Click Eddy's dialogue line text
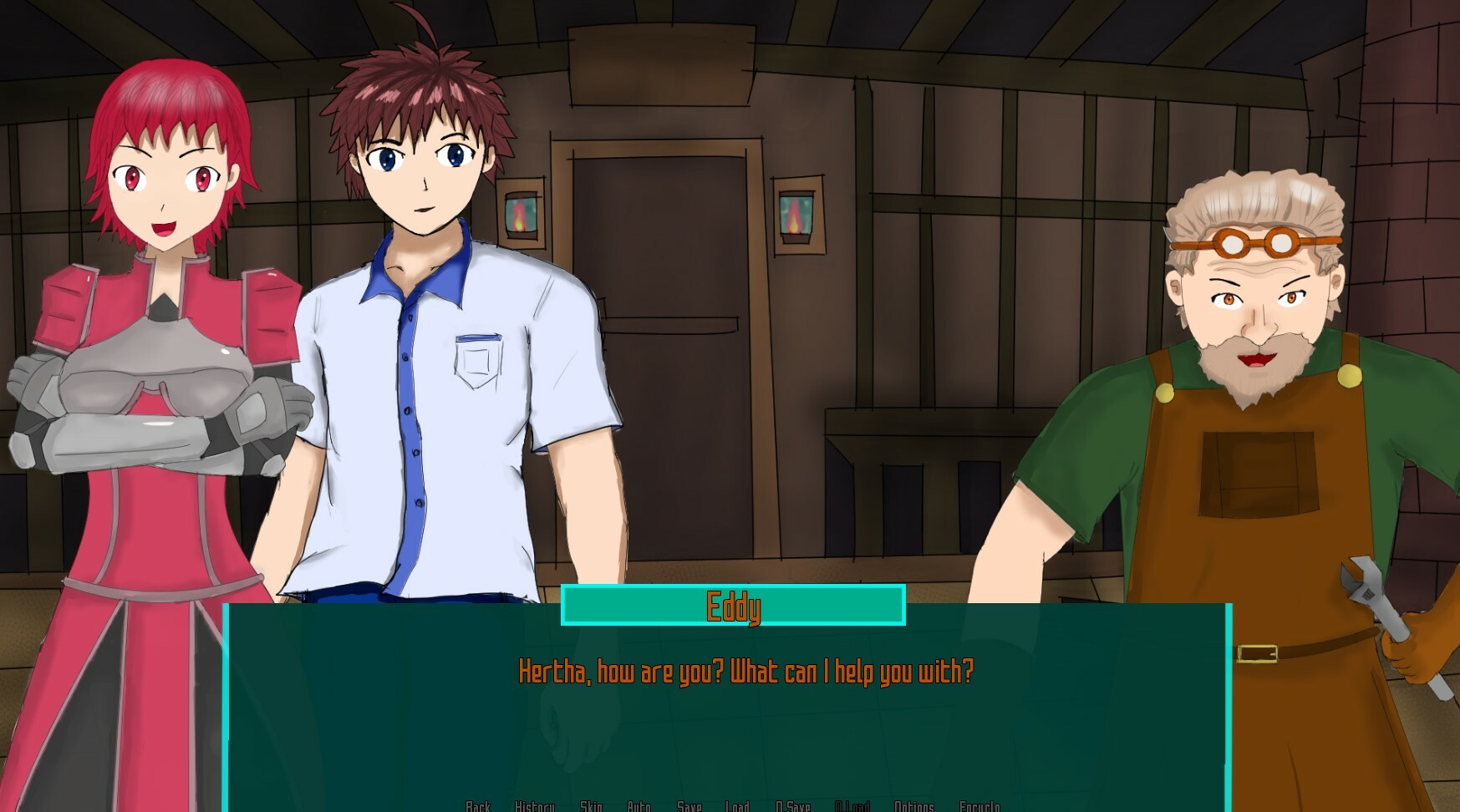The width and height of the screenshot is (1460, 812). pyautogui.click(x=746, y=668)
